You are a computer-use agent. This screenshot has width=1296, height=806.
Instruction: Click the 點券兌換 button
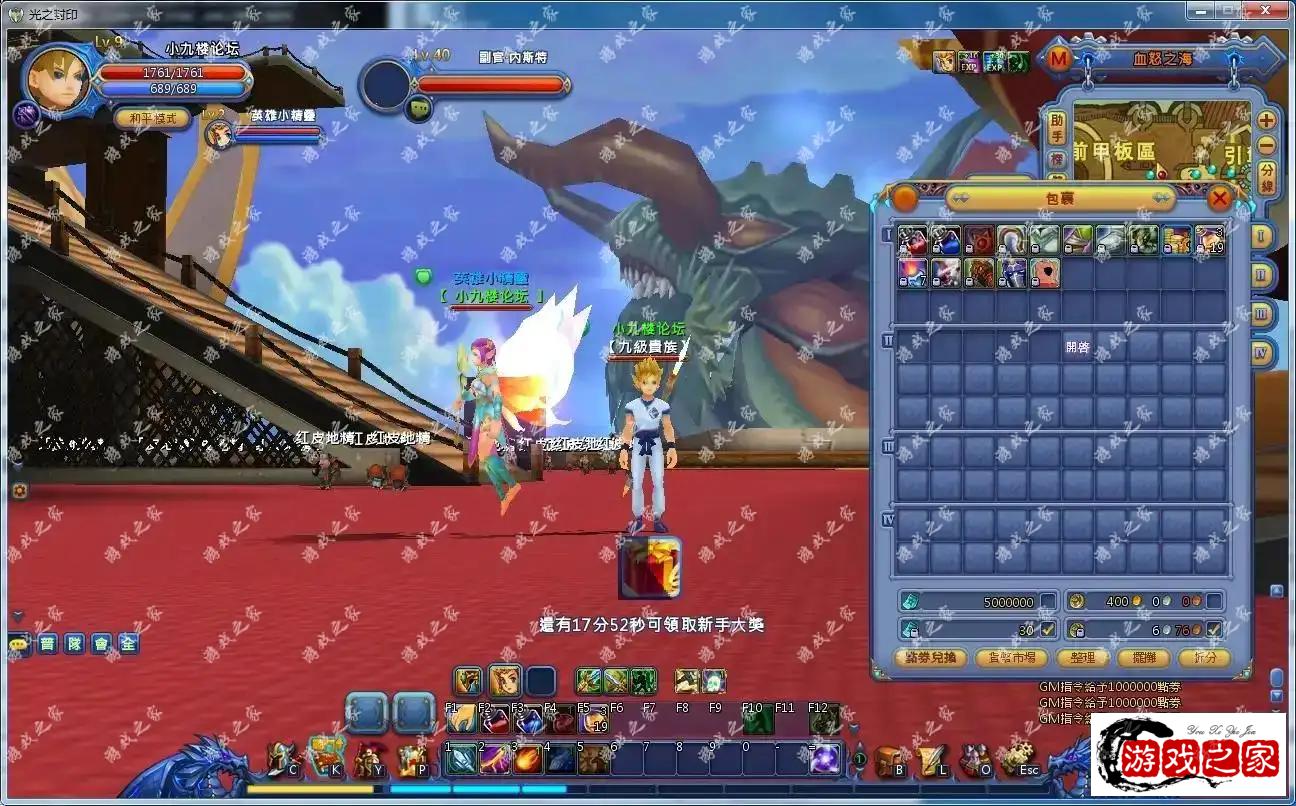point(930,657)
